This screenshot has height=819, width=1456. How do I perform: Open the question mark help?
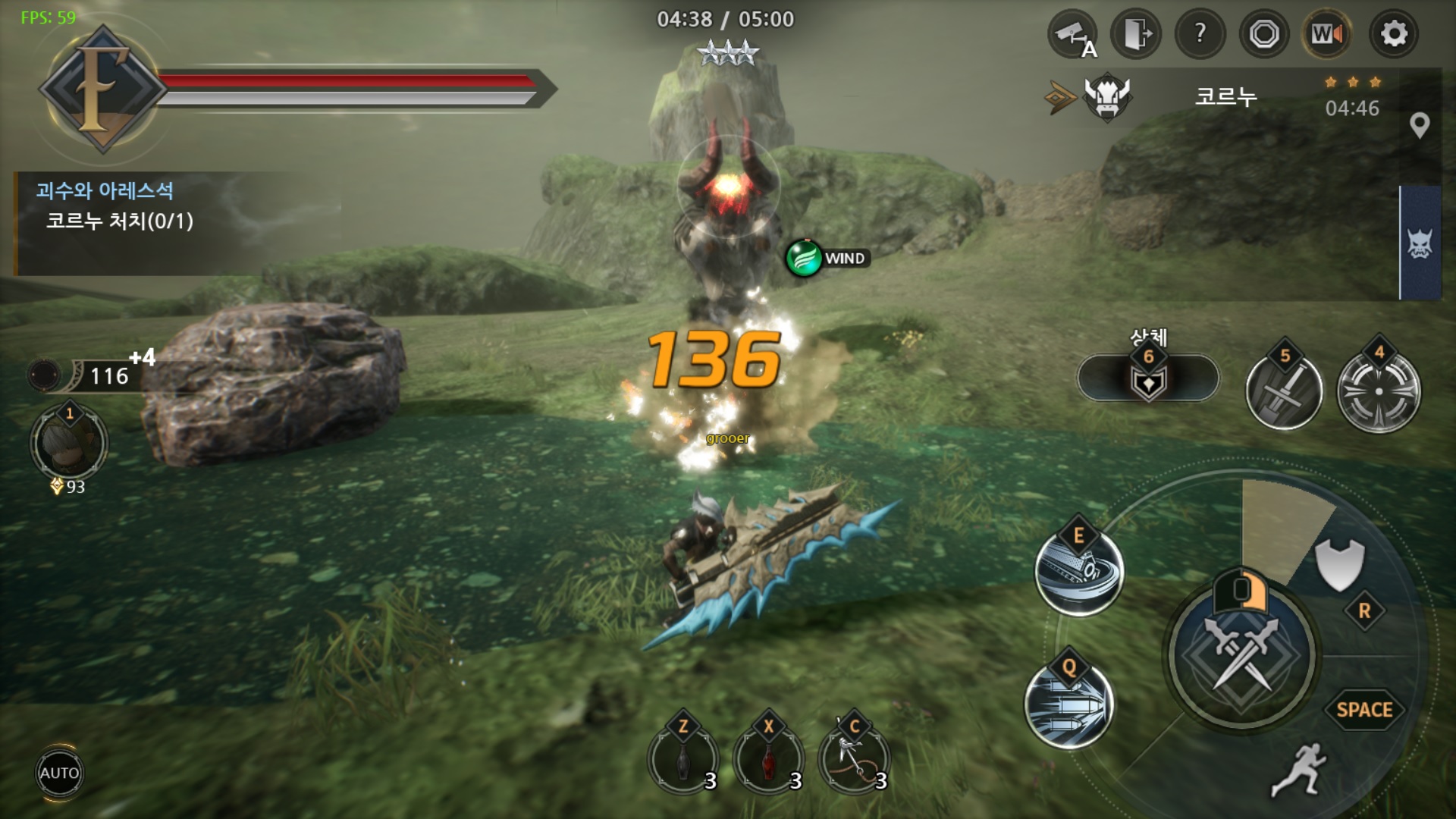1200,34
